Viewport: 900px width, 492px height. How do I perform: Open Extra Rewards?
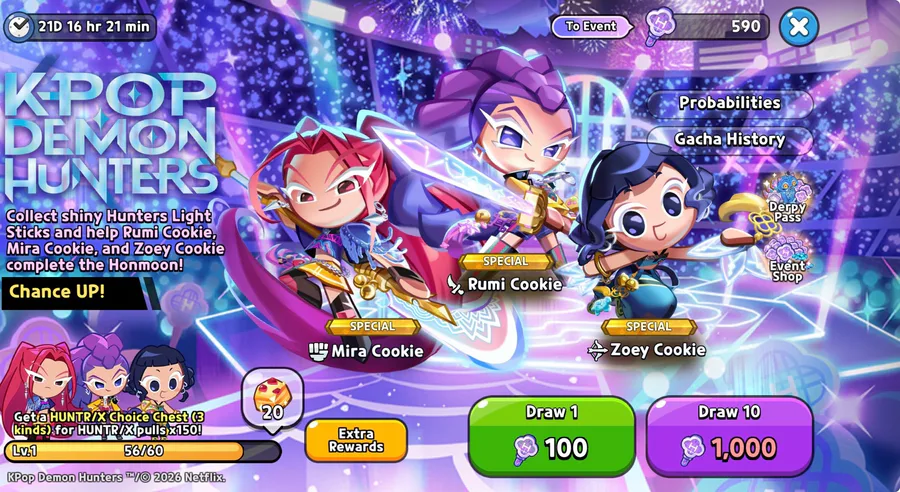pos(355,440)
